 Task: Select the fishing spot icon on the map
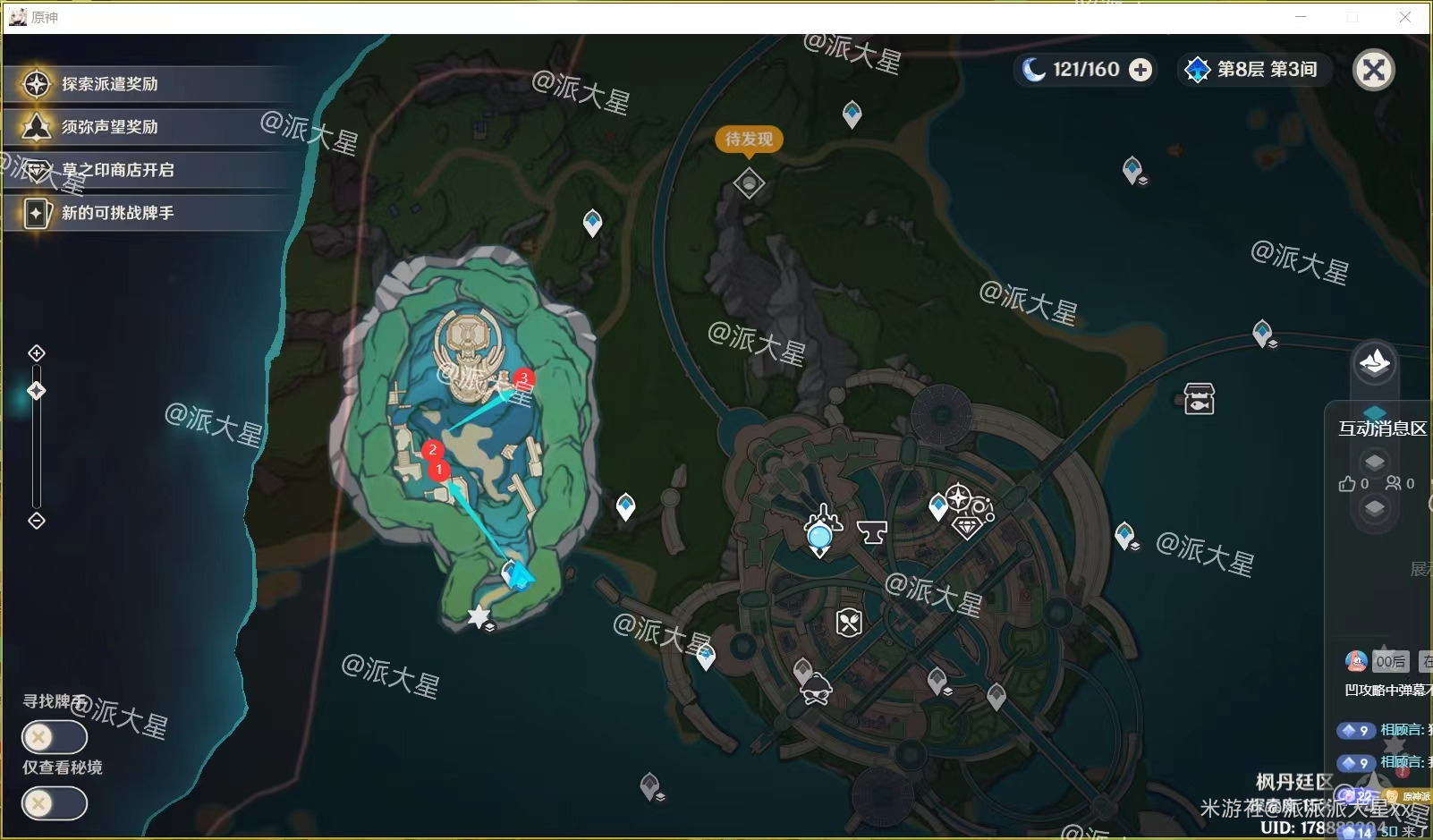(x=1198, y=400)
